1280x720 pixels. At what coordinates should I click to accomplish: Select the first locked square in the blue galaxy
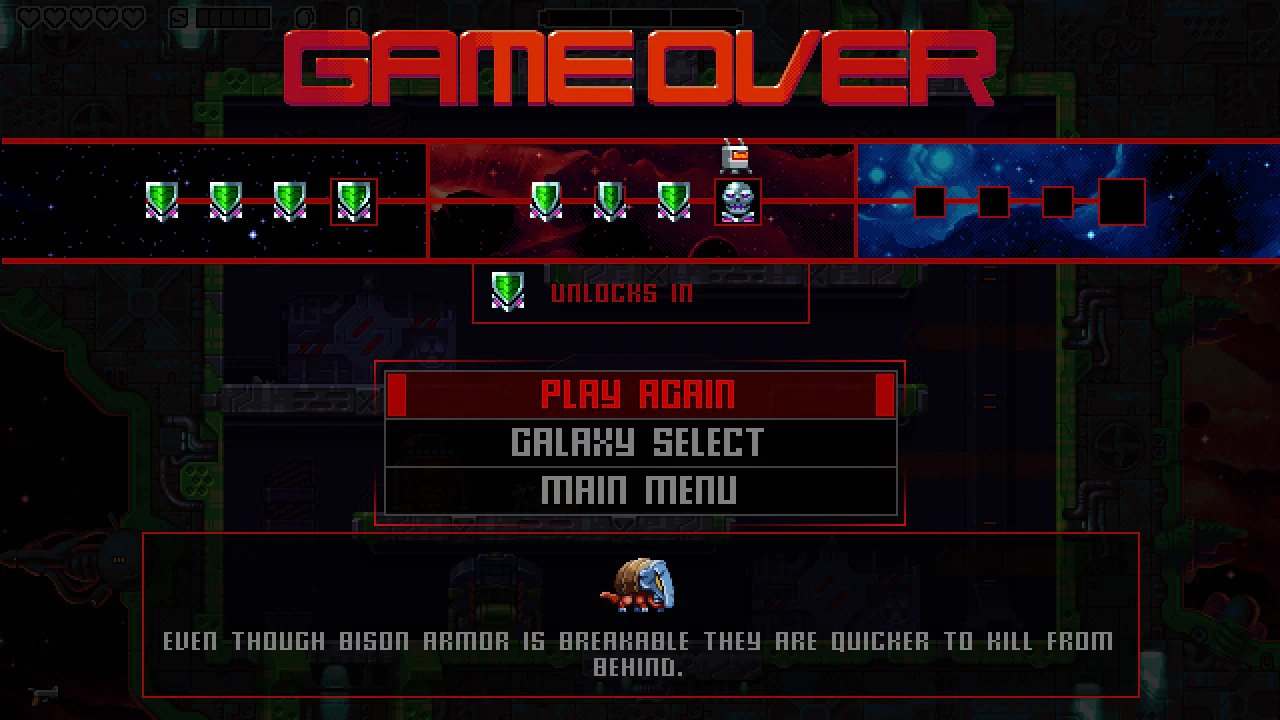(929, 200)
